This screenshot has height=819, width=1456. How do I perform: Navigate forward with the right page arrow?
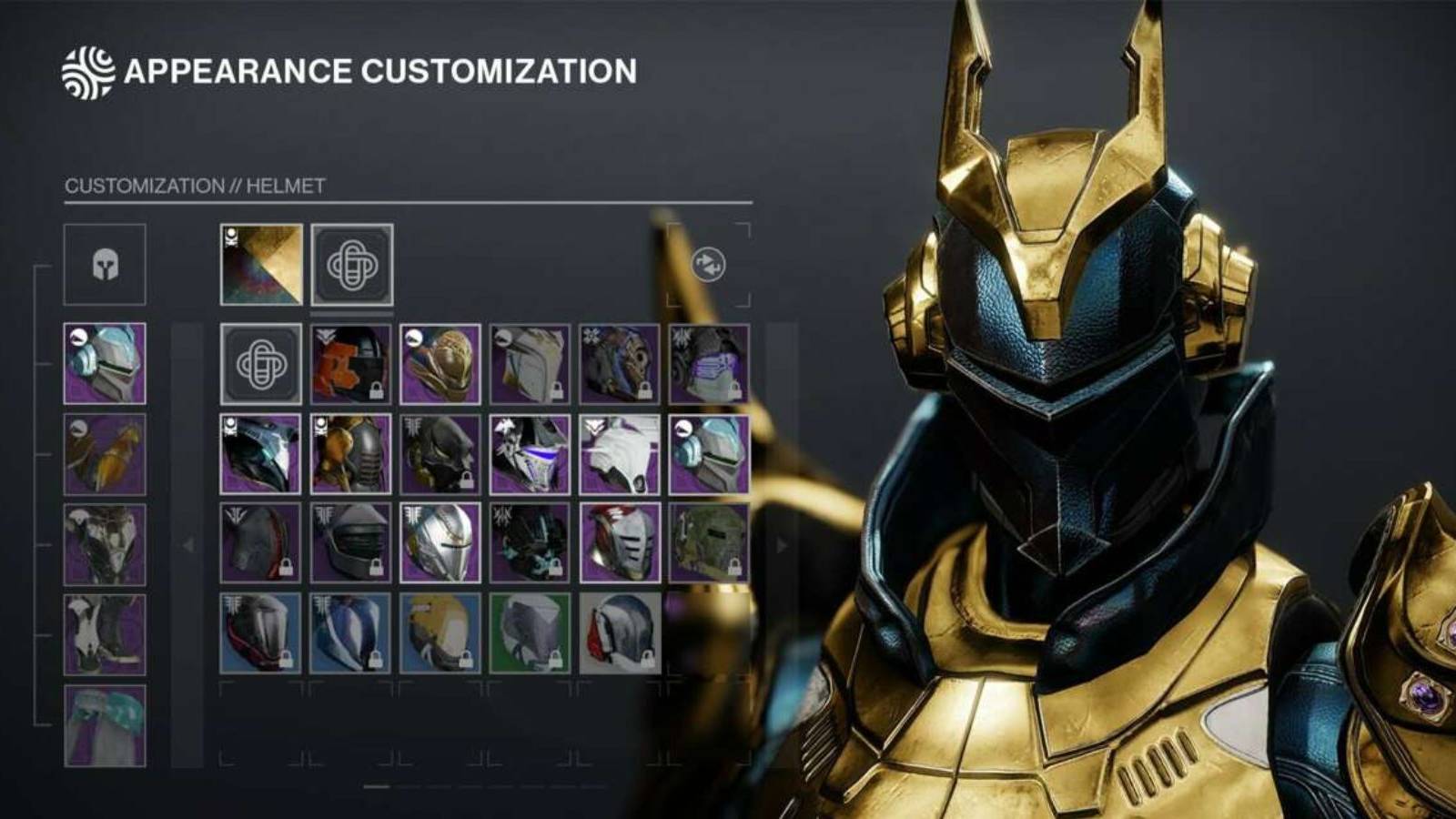(781, 543)
